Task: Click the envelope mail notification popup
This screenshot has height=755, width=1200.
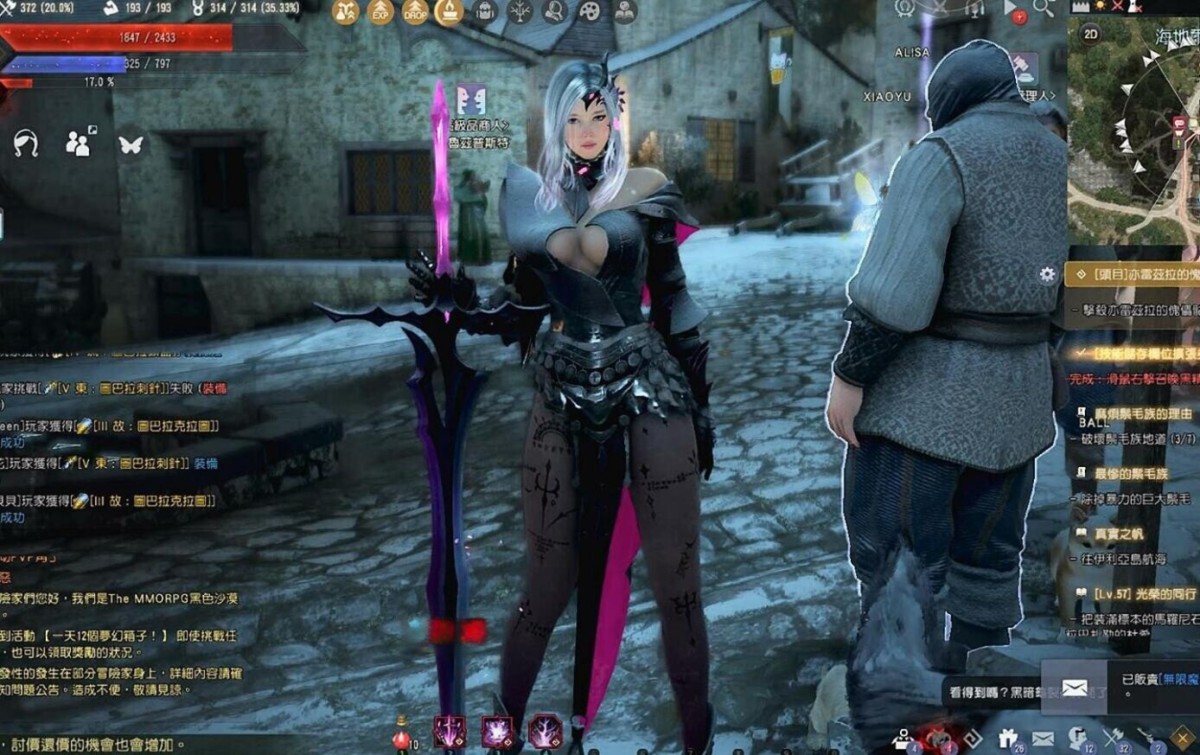Action: coord(1074,687)
